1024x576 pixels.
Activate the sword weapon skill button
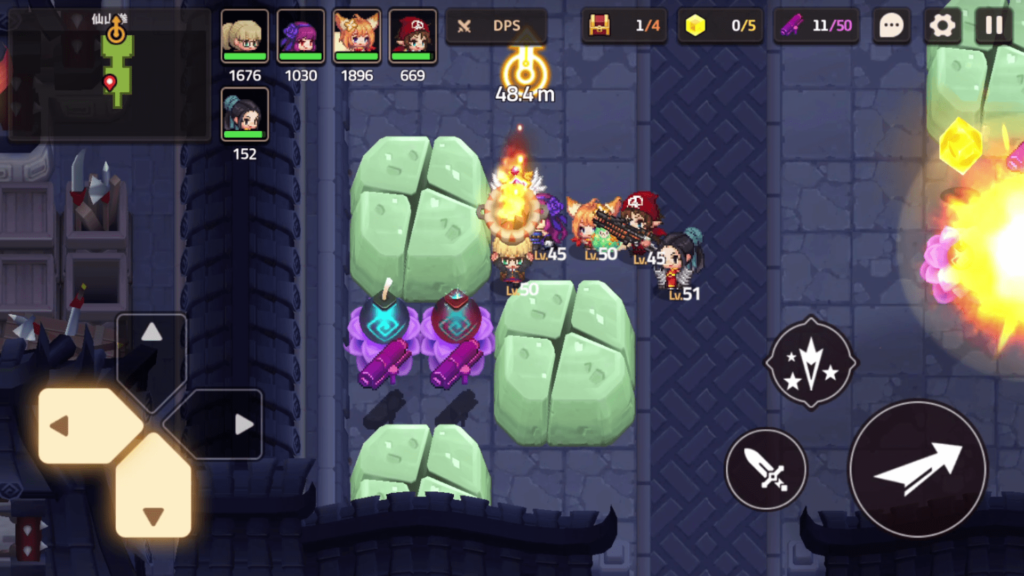click(765, 468)
